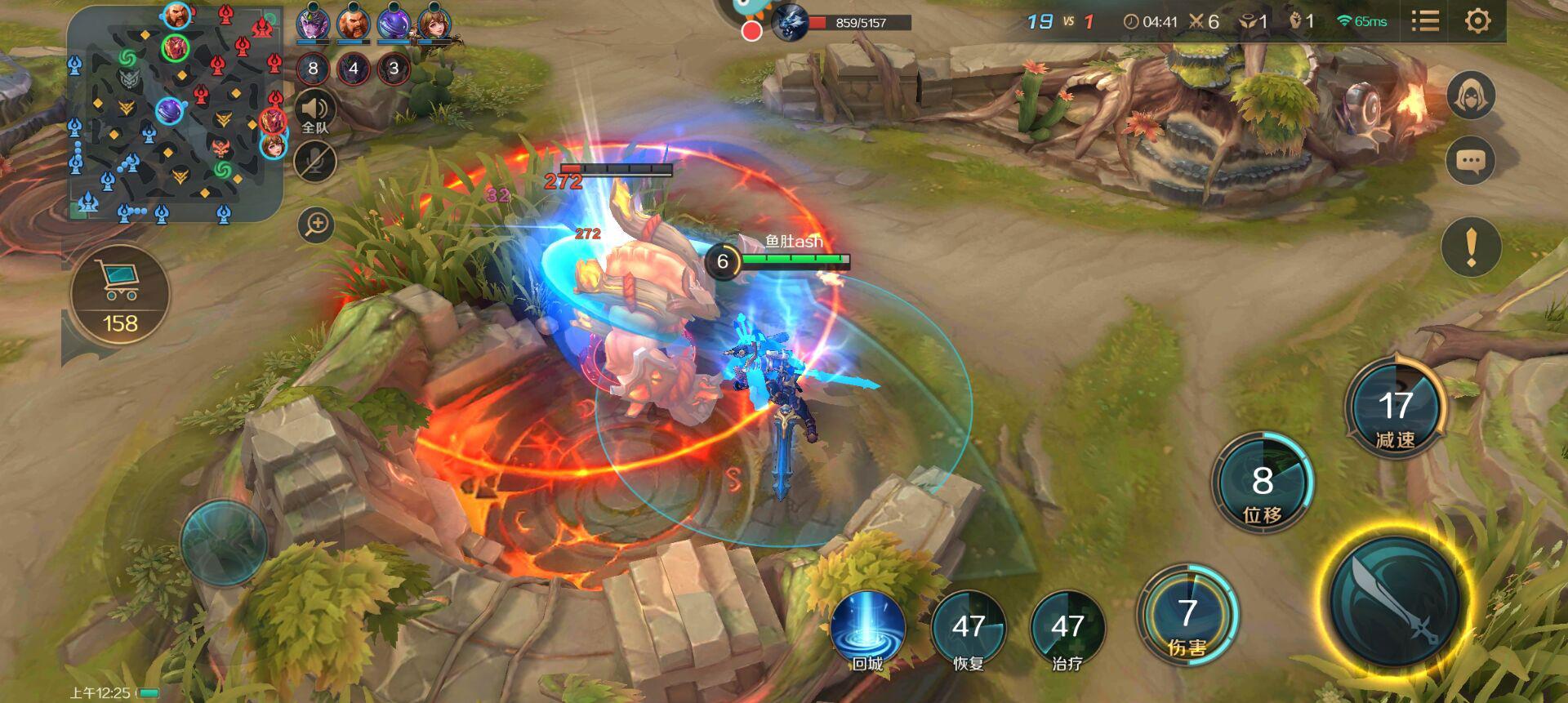1568x703 pixels.
Task: Use the 恢复 restore skill
Action: coord(969,630)
